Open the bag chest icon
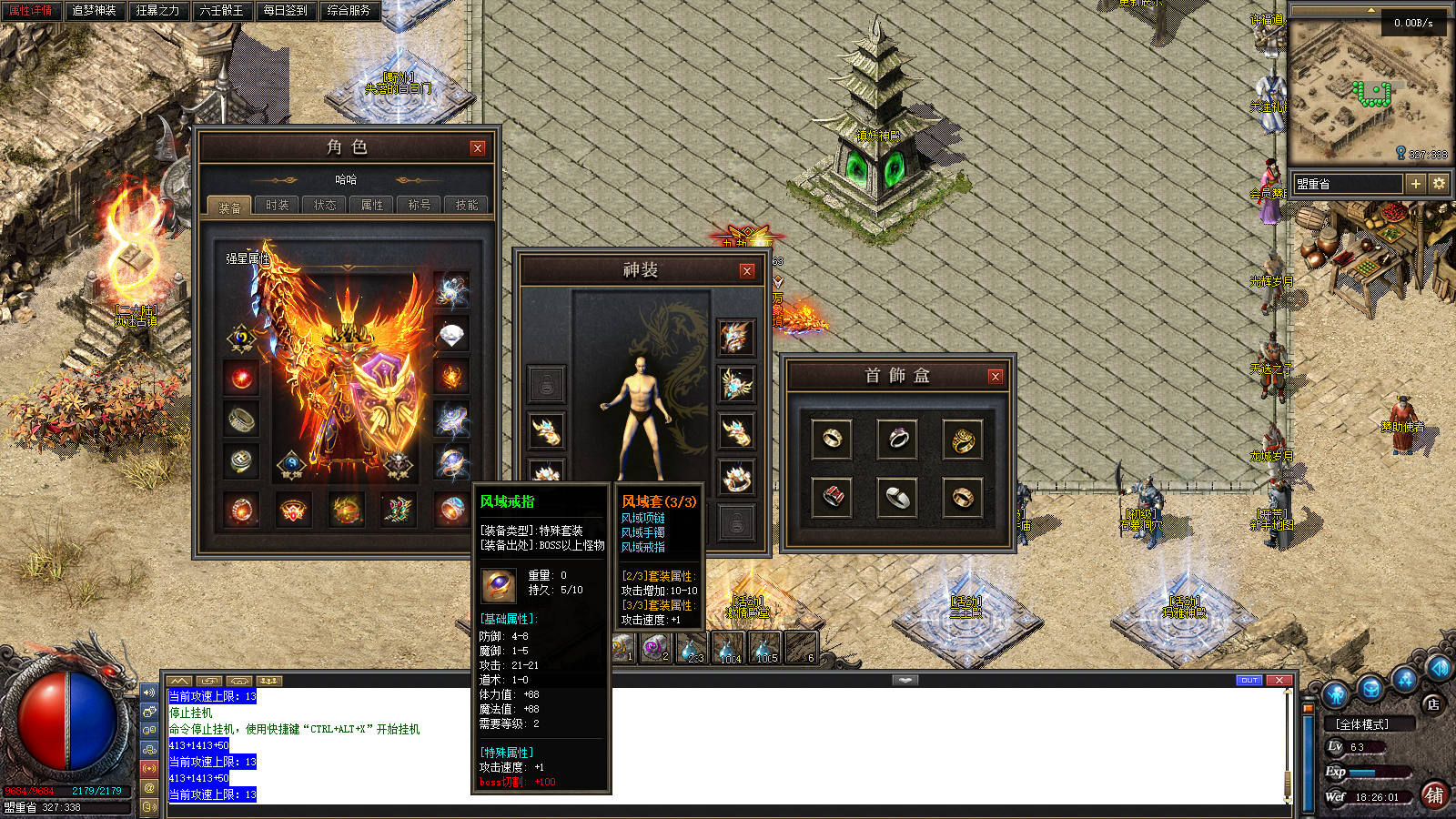The image size is (1456, 819). click(1371, 689)
